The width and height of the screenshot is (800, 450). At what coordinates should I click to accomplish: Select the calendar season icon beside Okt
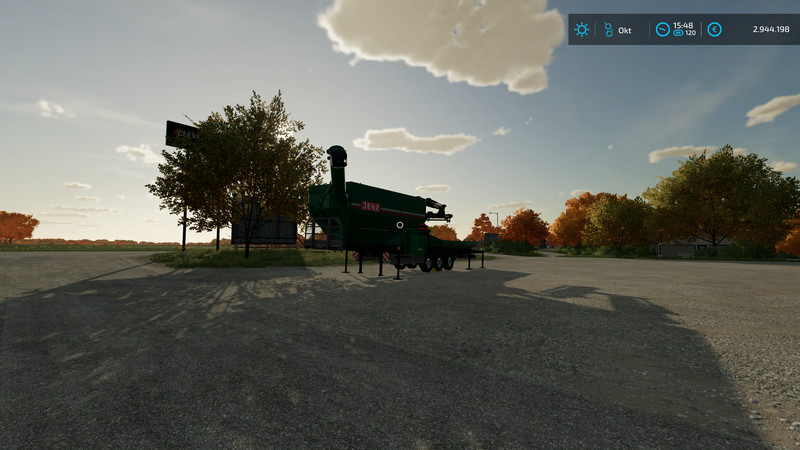[x=607, y=30]
